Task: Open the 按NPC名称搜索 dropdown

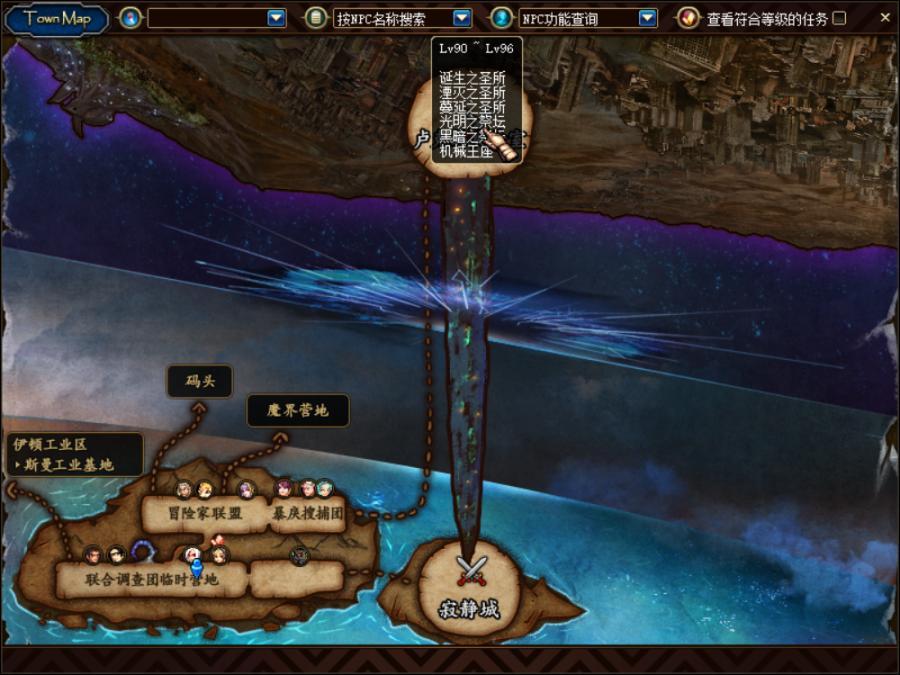Action: click(x=461, y=18)
